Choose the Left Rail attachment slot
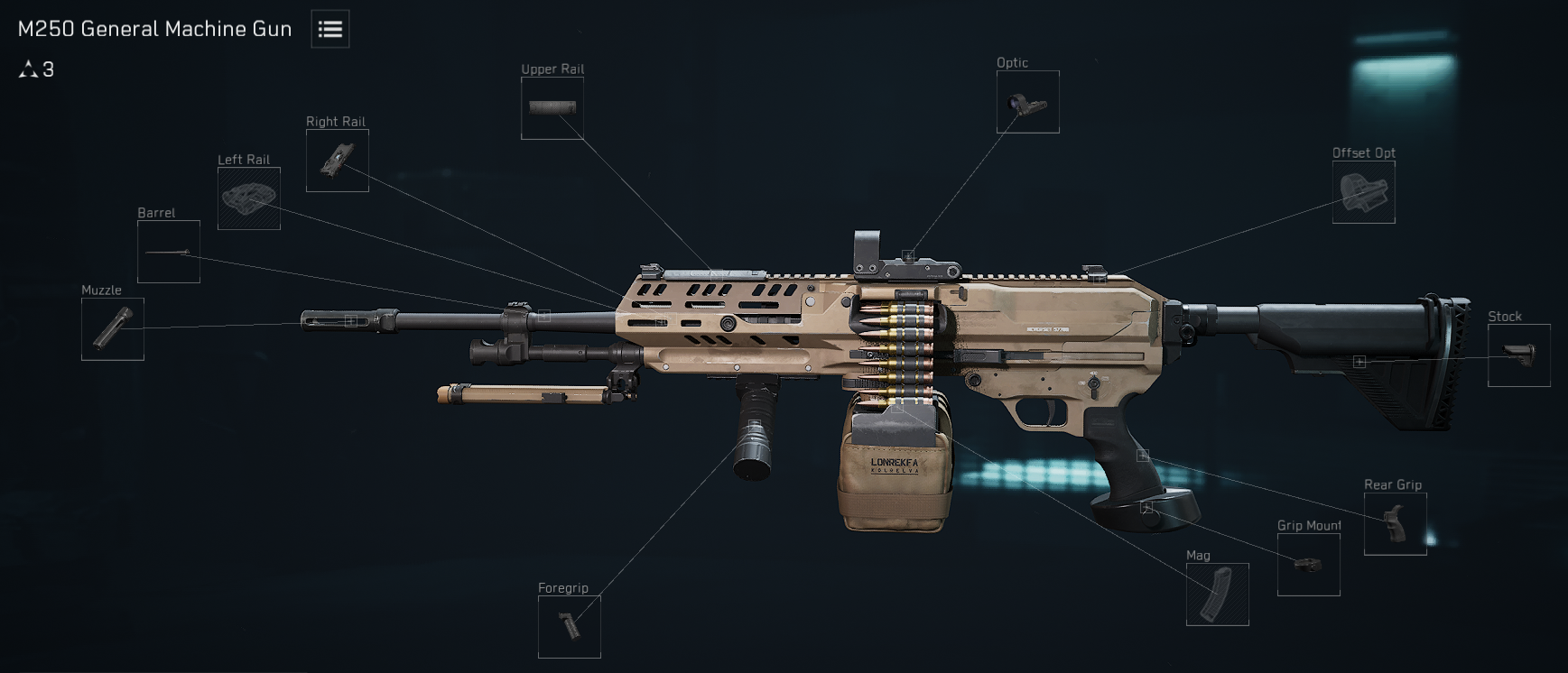 tap(249, 198)
